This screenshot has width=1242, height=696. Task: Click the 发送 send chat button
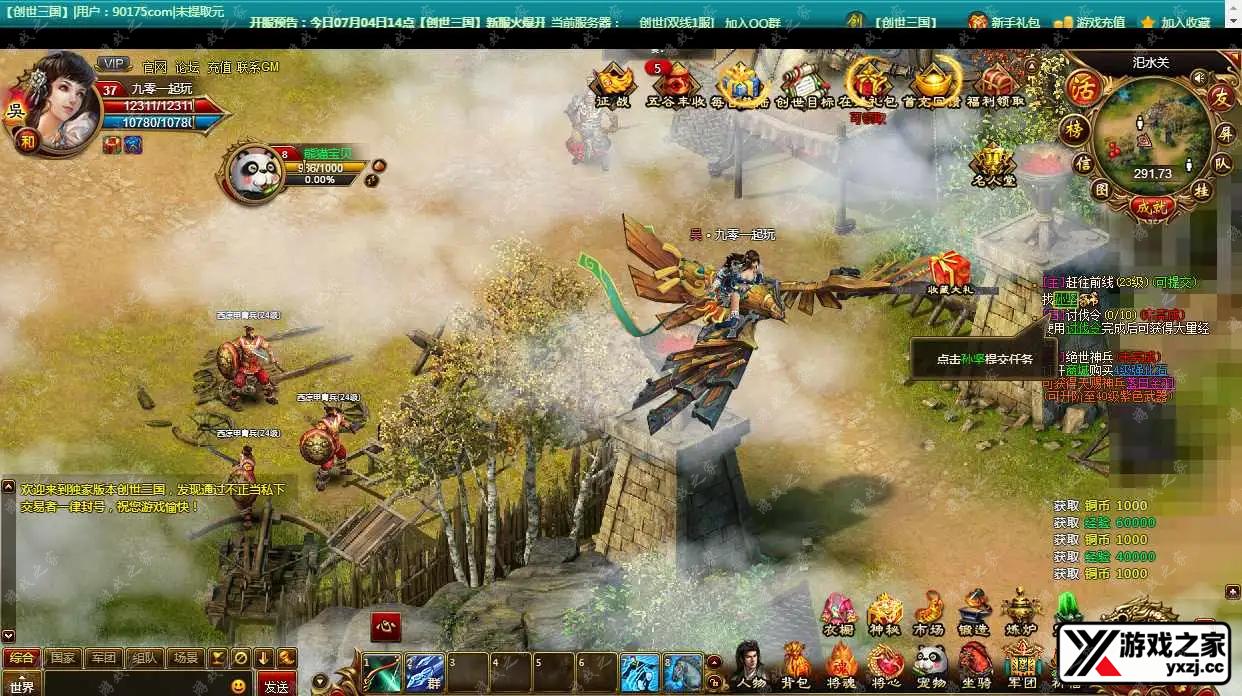click(x=276, y=686)
